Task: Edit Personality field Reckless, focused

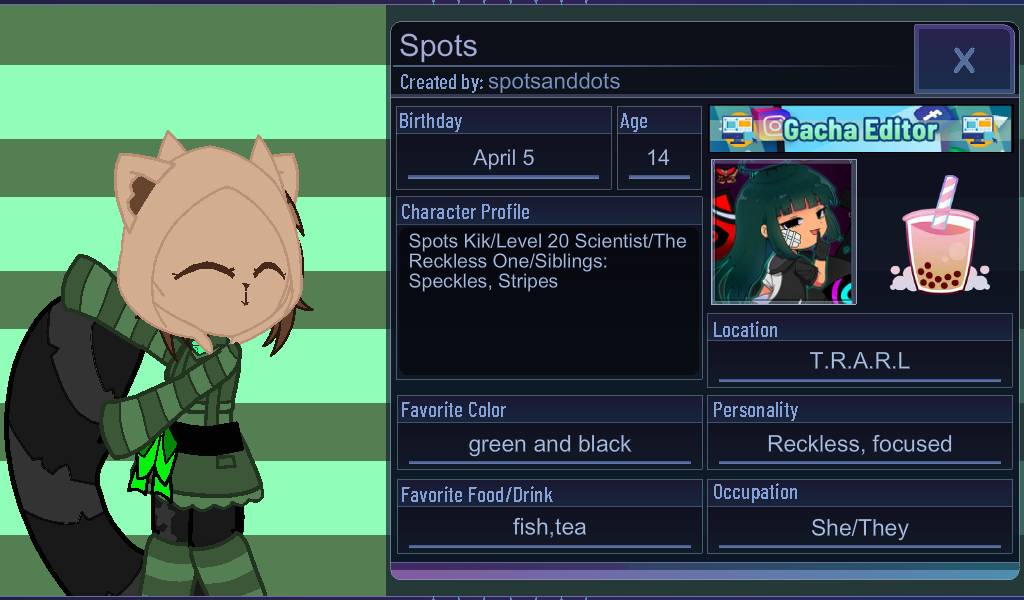Action: point(859,445)
